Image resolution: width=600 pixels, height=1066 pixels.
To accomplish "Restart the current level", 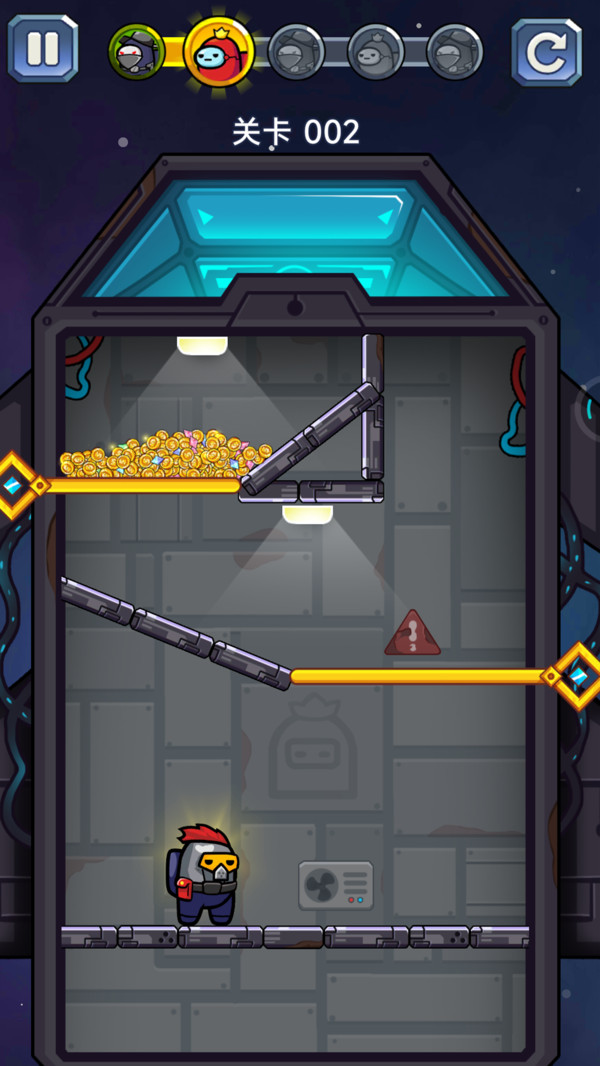I will [x=546, y=51].
